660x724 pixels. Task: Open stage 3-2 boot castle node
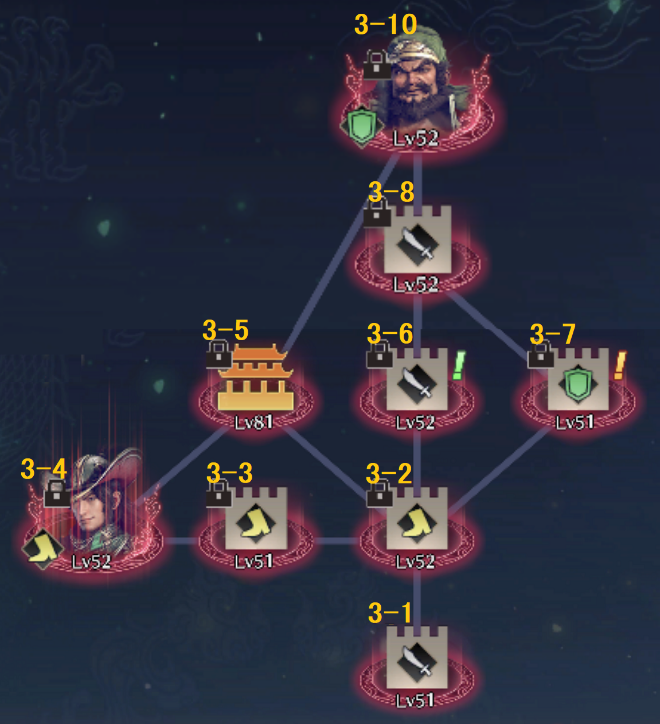[x=417, y=522]
